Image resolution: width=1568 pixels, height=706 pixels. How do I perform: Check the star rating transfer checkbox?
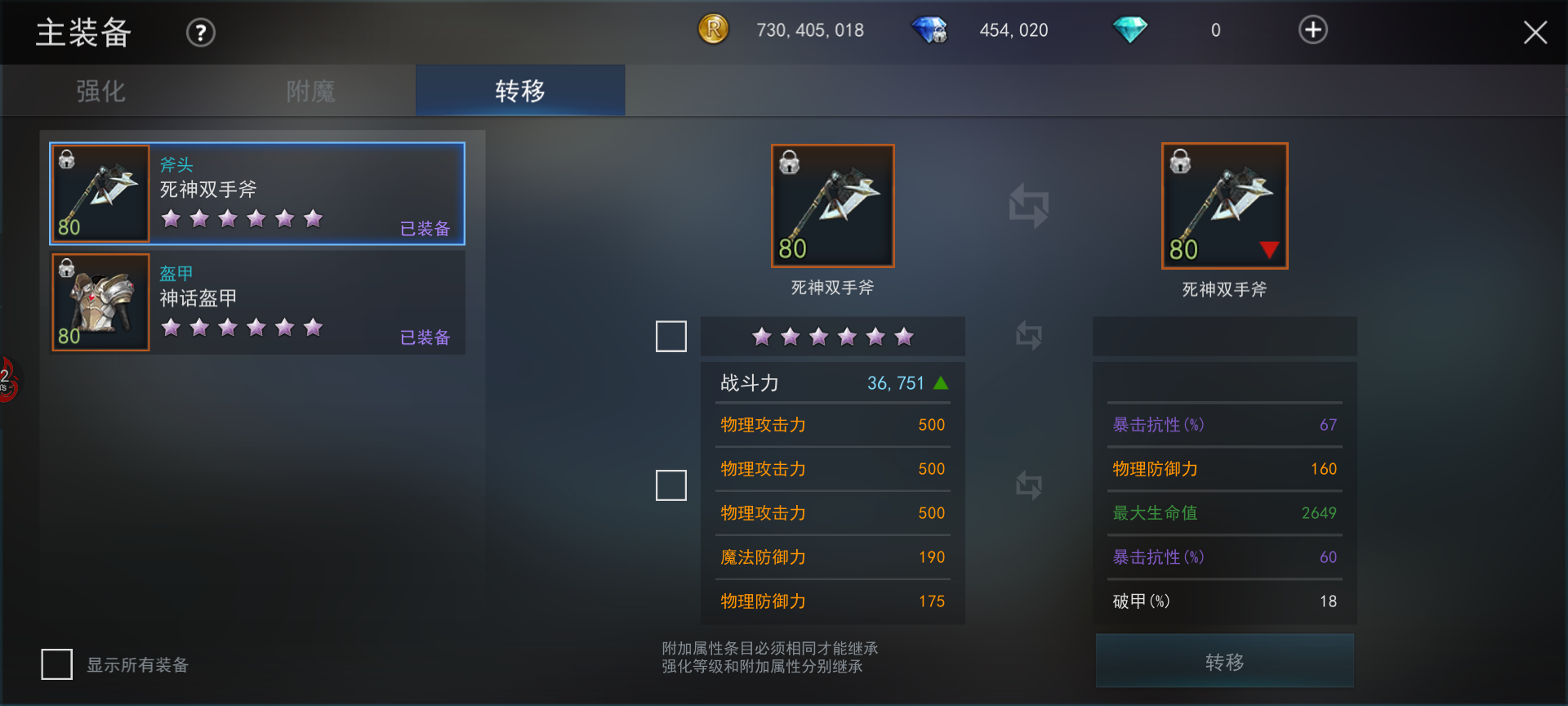point(670,336)
